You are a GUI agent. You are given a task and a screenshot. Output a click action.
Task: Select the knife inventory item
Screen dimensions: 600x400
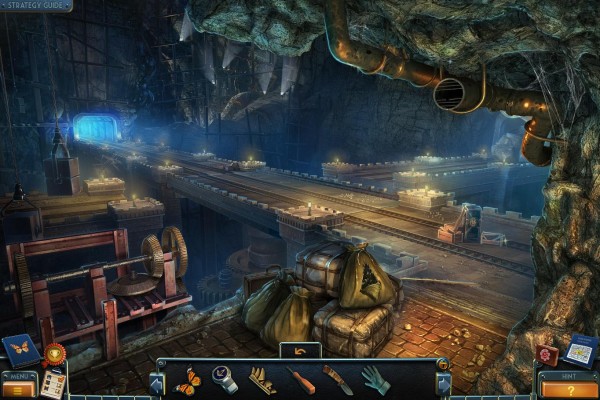pyautogui.click(x=338, y=380)
